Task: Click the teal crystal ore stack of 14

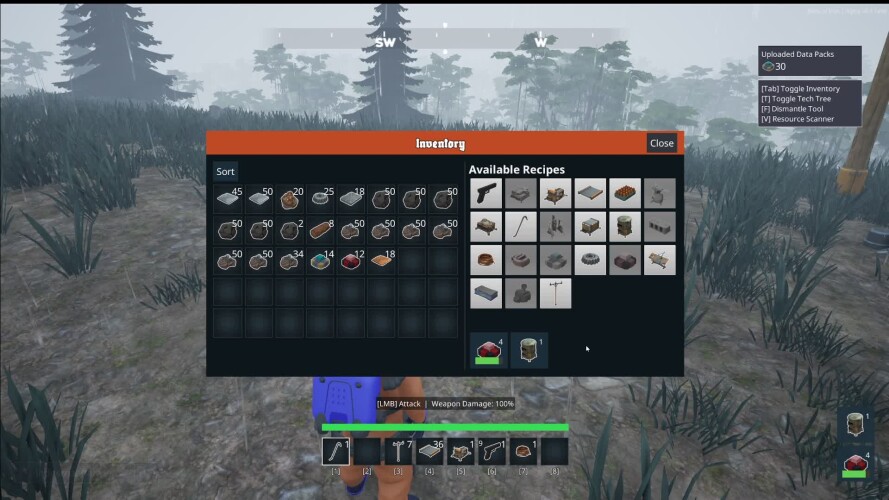Action: point(320,262)
